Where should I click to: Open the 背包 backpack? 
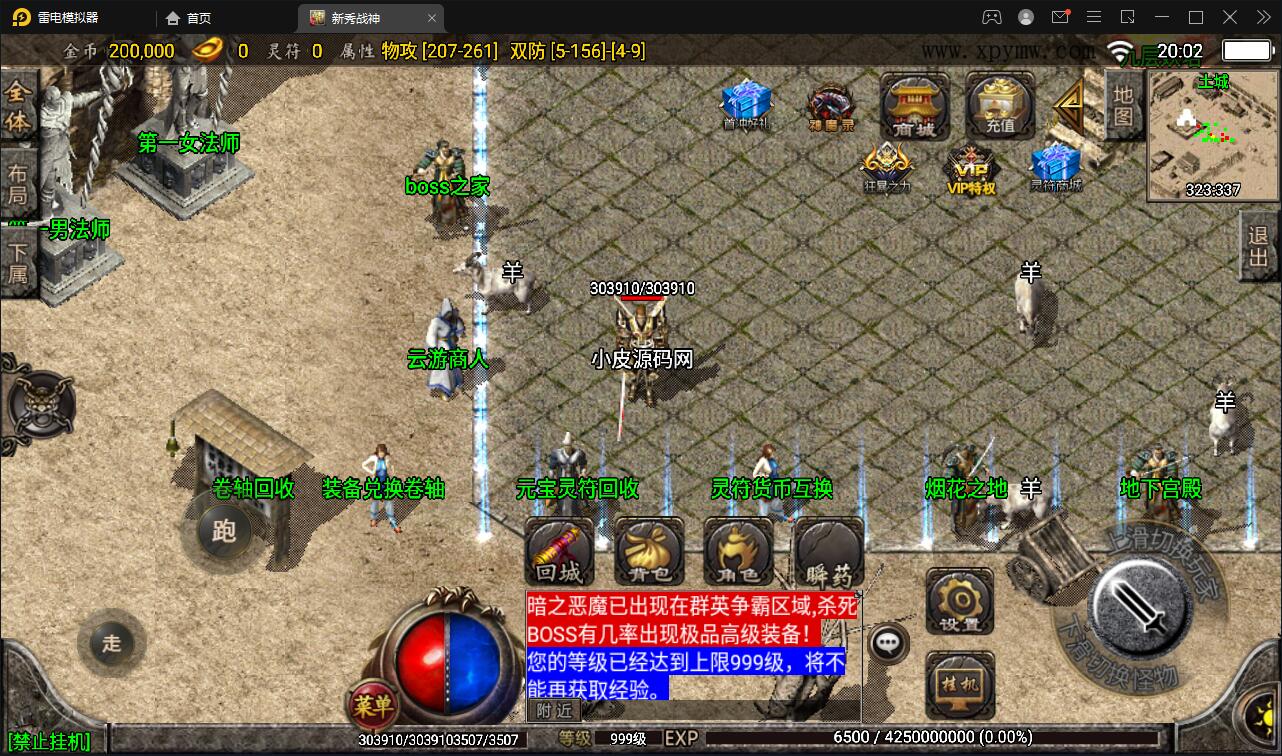[649, 552]
